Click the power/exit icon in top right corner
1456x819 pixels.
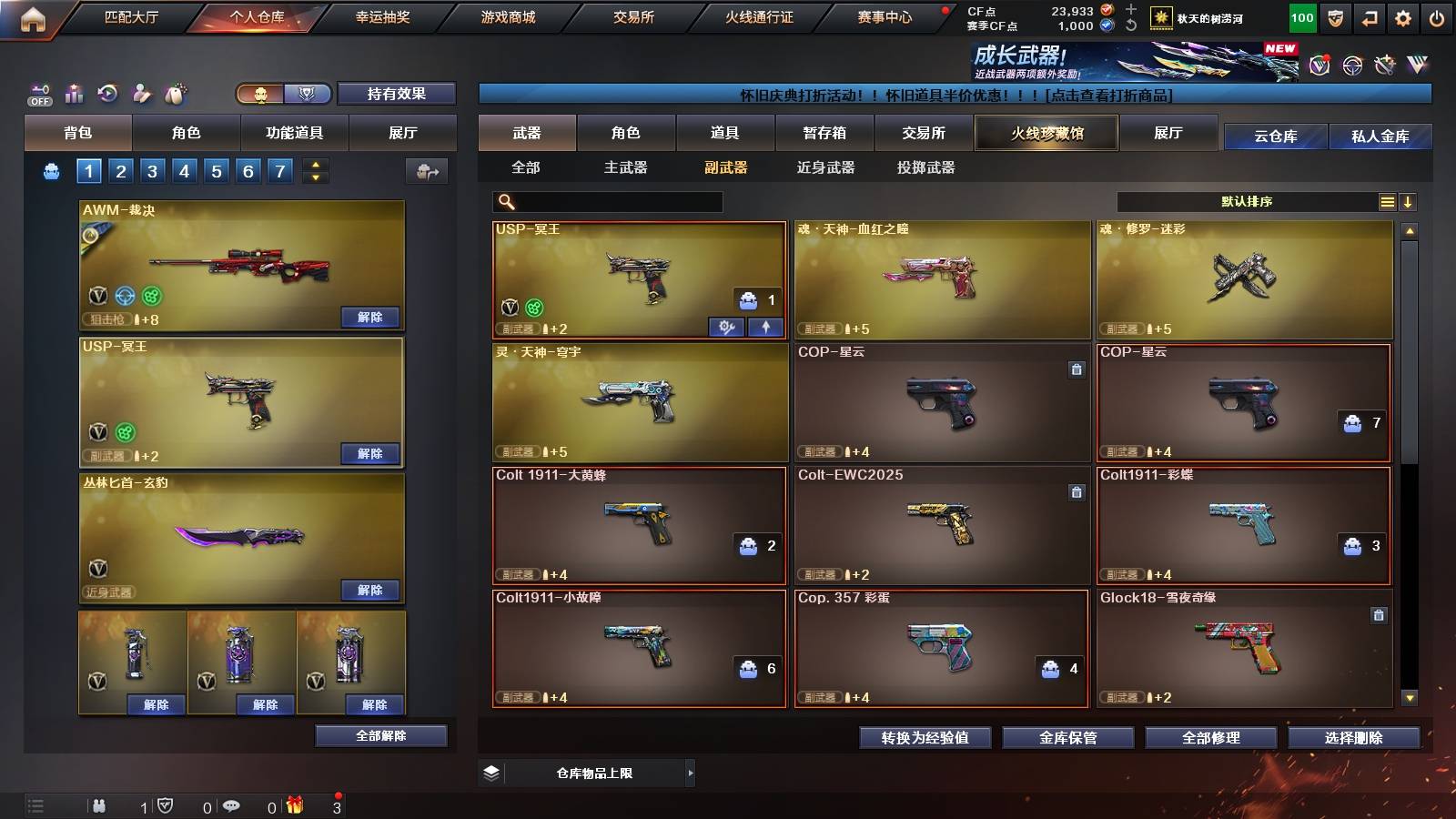tap(1436, 17)
